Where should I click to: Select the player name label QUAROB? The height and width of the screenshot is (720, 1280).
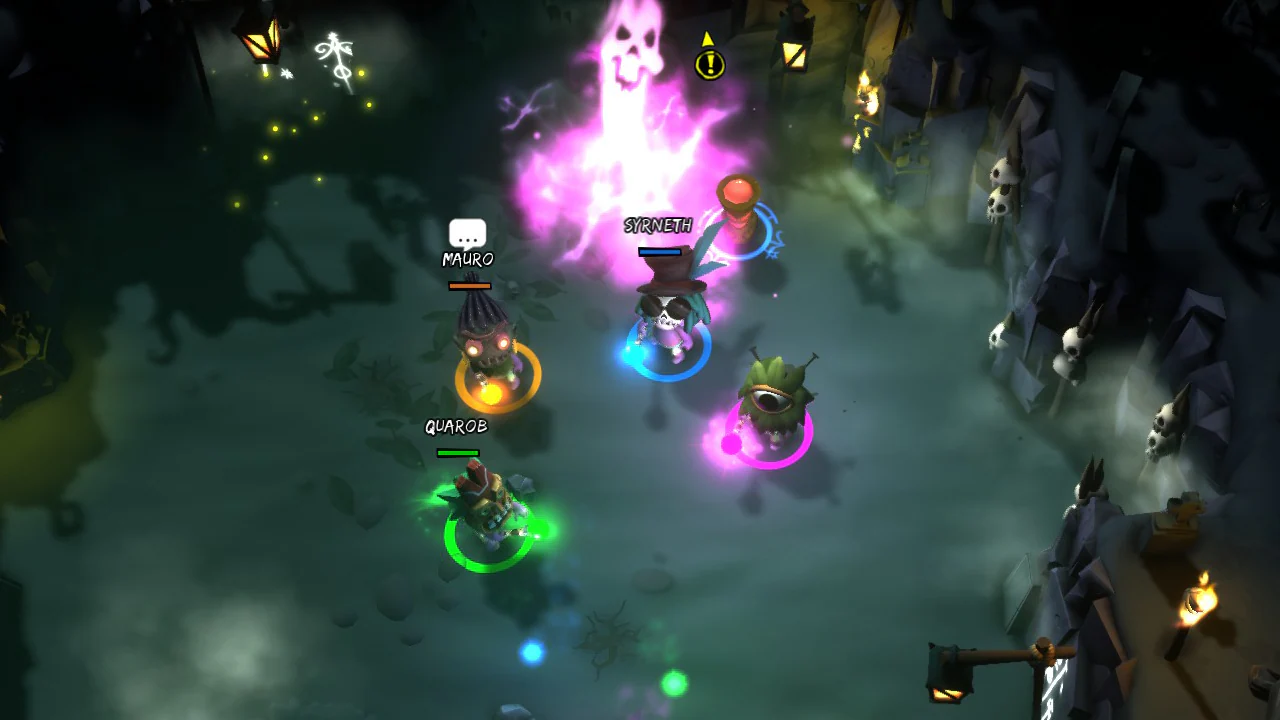tap(456, 427)
